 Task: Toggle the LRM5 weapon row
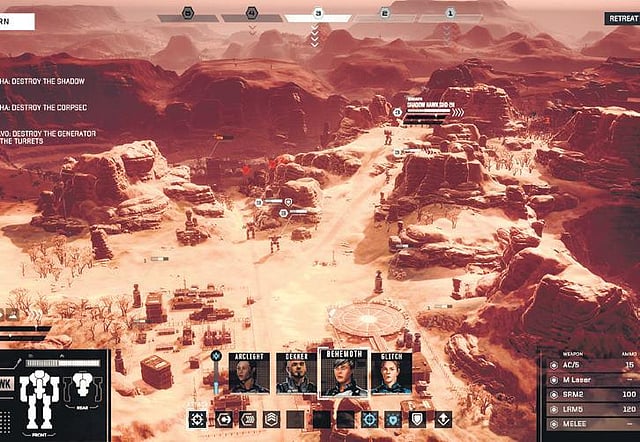590,411
